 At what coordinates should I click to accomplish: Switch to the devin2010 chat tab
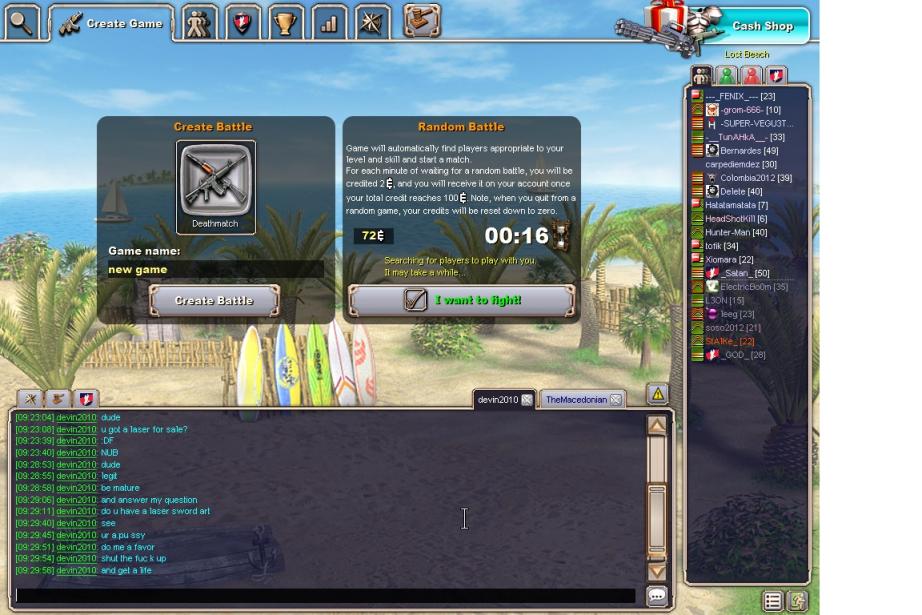click(x=497, y=400)
